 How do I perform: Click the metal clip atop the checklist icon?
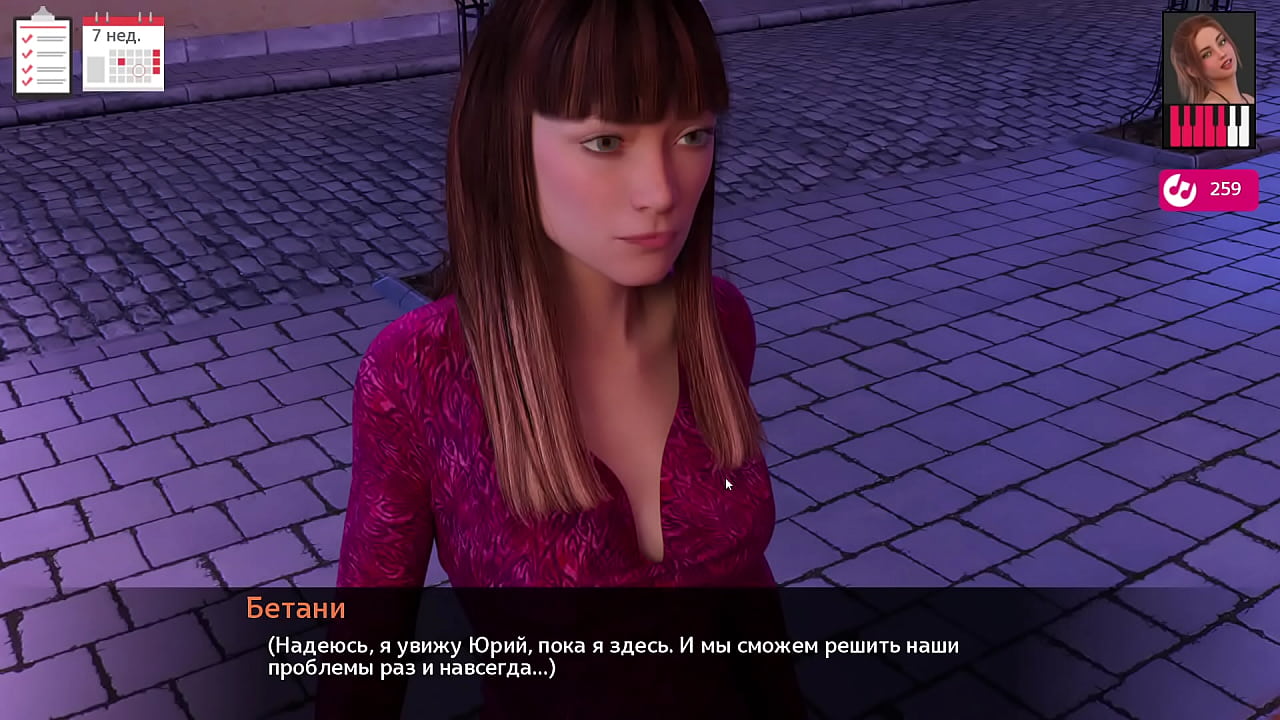tap(42, 12)
